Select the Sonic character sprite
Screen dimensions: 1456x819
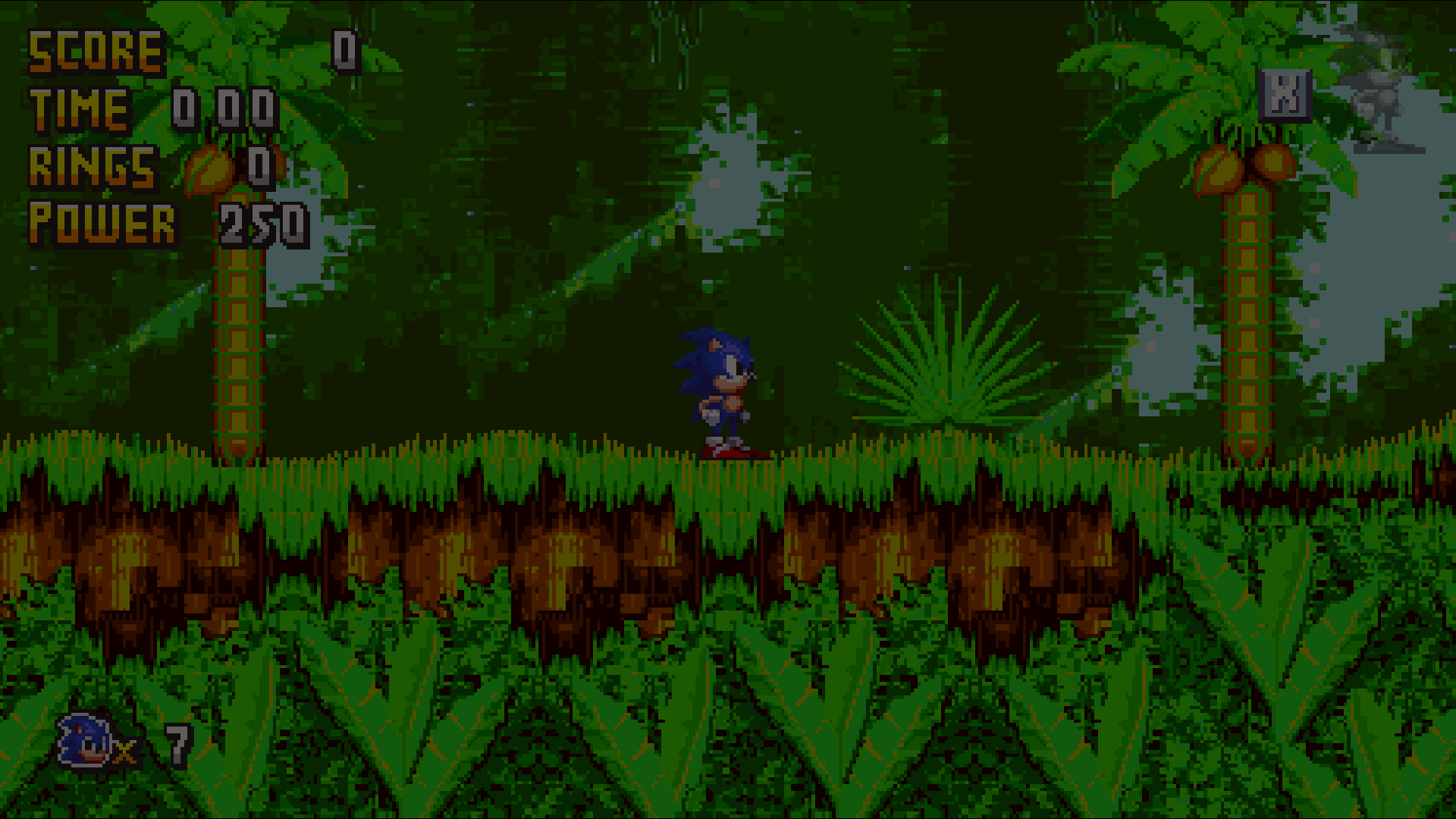click(720, 387)
